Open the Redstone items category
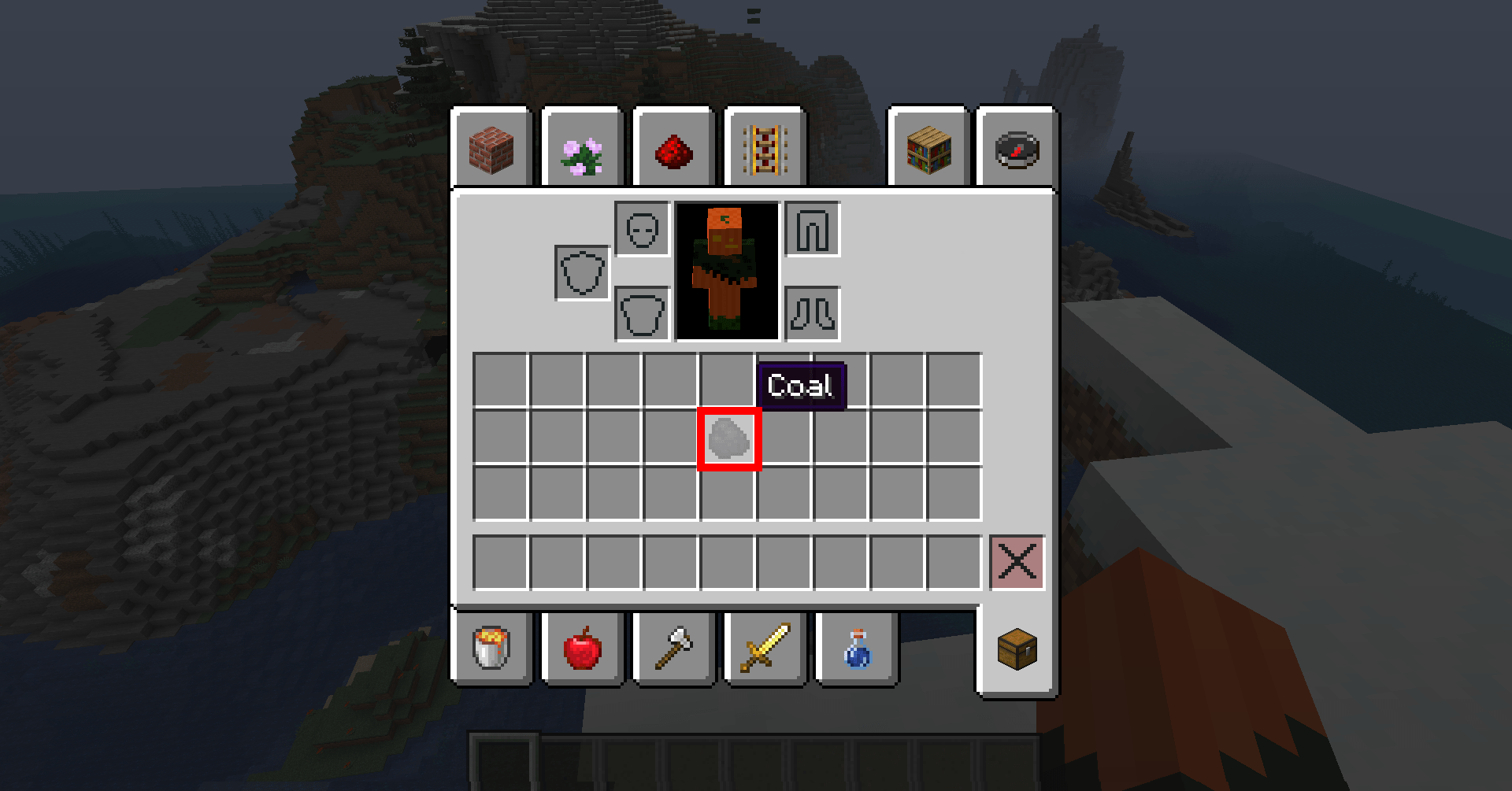 coord(673,150)
